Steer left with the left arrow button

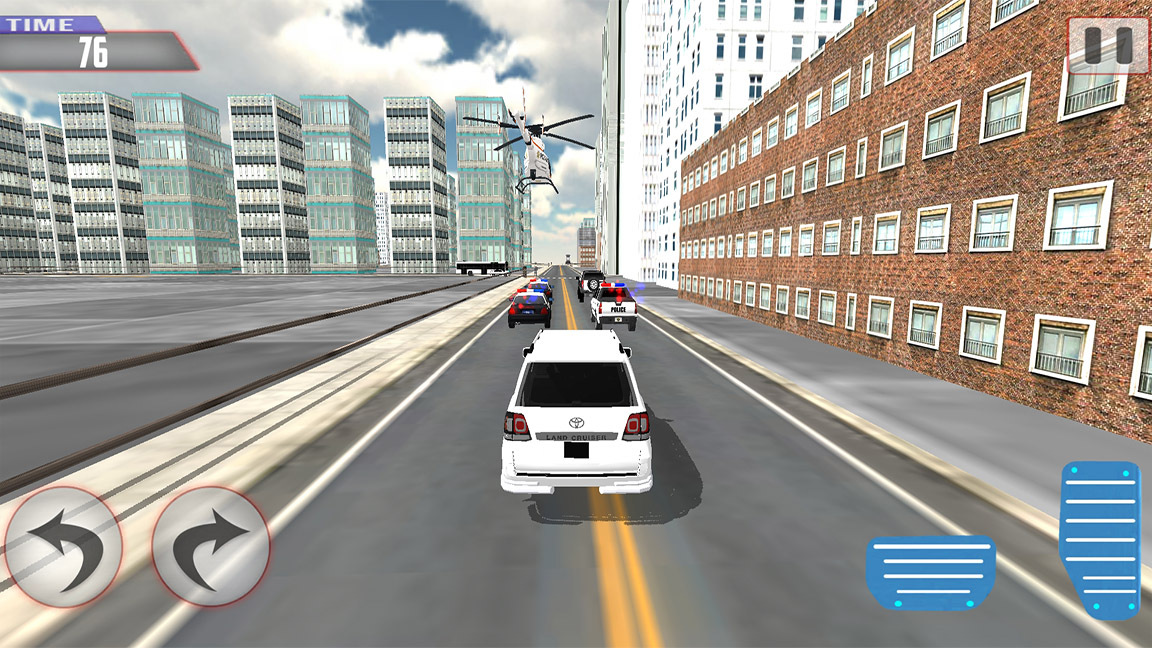tap(63, 545)
